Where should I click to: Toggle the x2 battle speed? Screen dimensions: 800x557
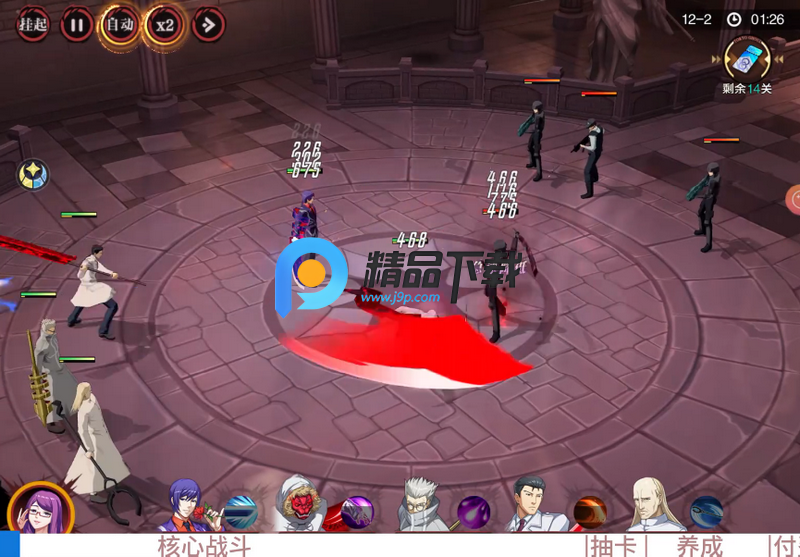(164, 23)
